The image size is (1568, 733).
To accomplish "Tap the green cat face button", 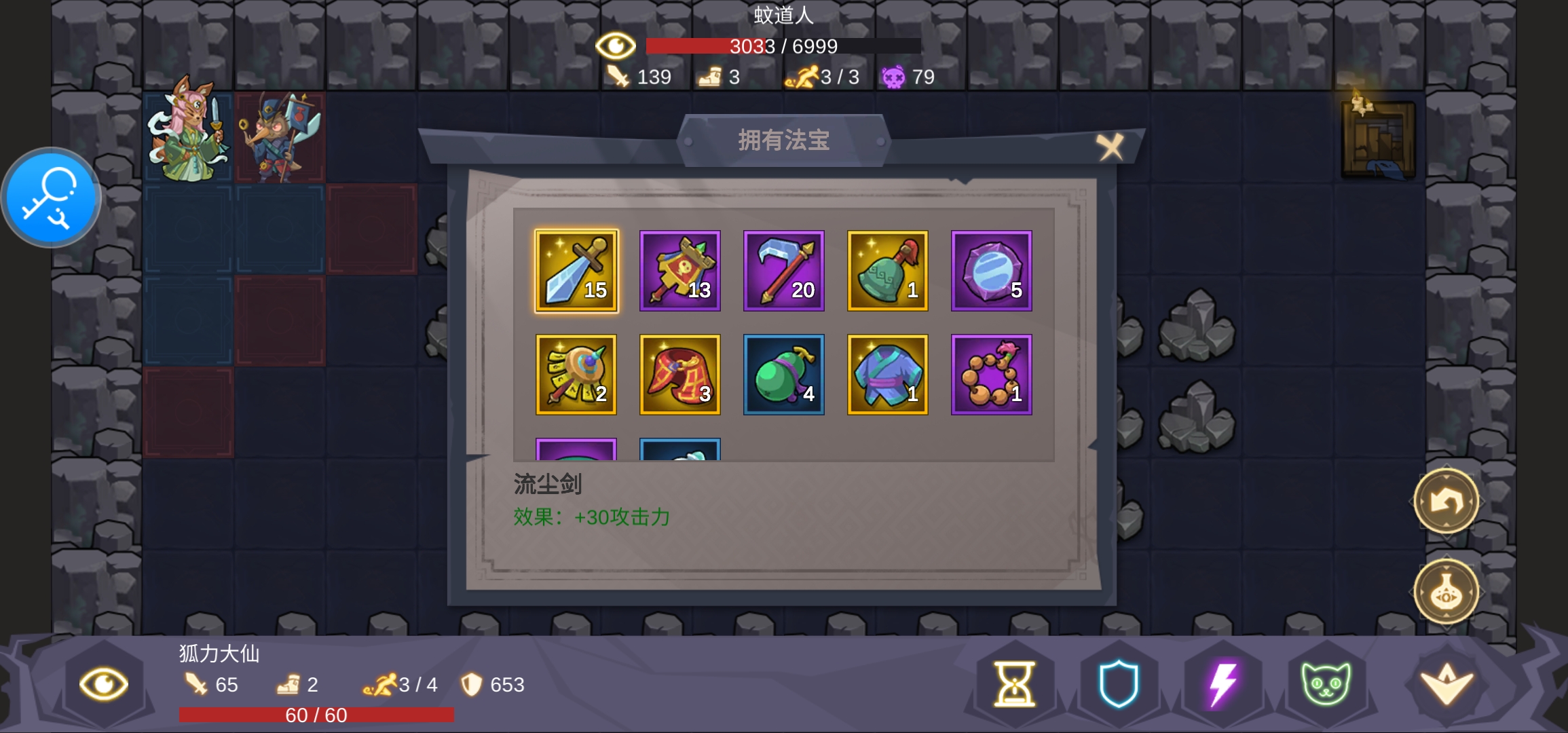I will 1326,683.
